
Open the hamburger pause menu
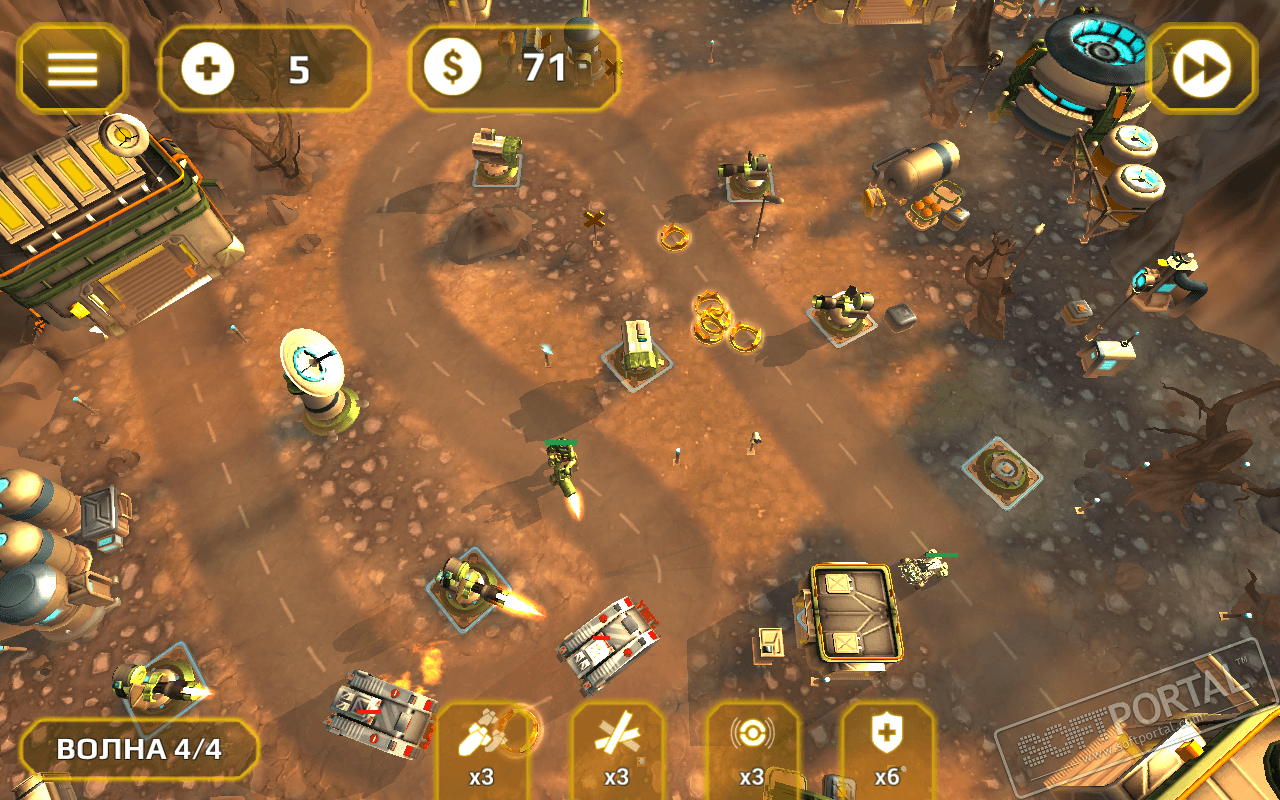pos(72,68)
